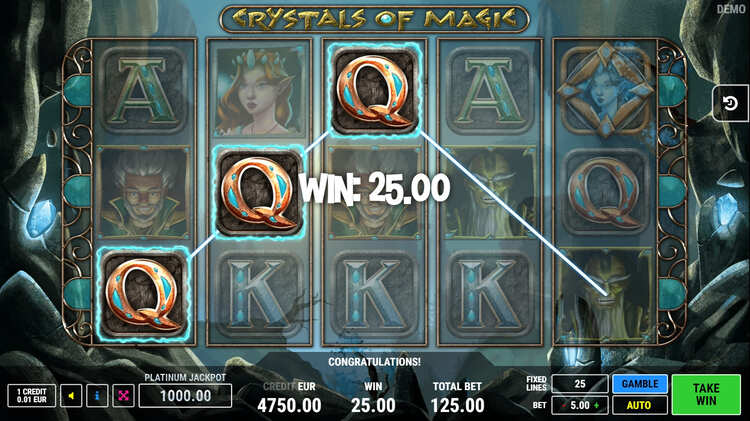750x421 pixels.
Task: Open the Gamble feature
Action: [x=640, y=384]
